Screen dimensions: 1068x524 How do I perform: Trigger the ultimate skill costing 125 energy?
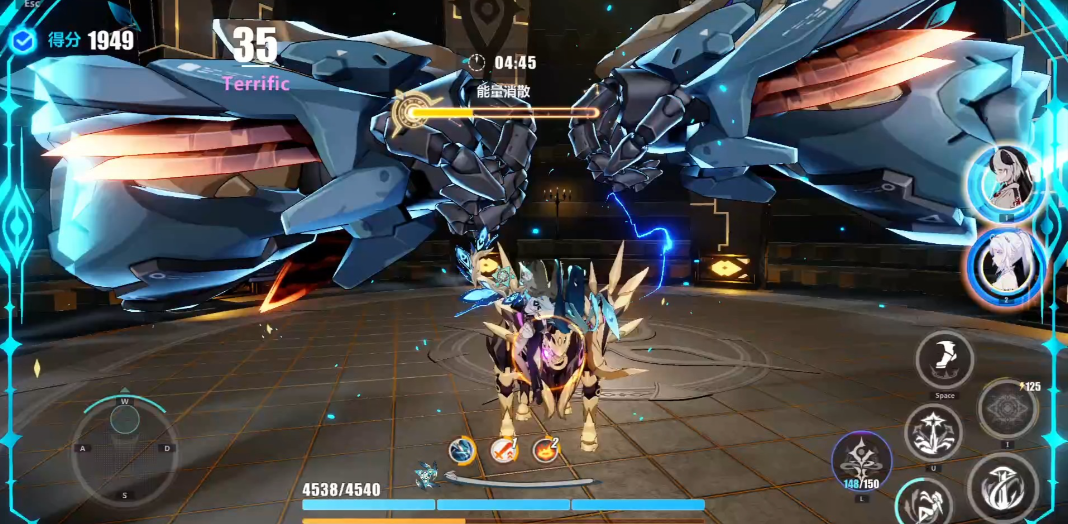click(x=1006, y=409)
